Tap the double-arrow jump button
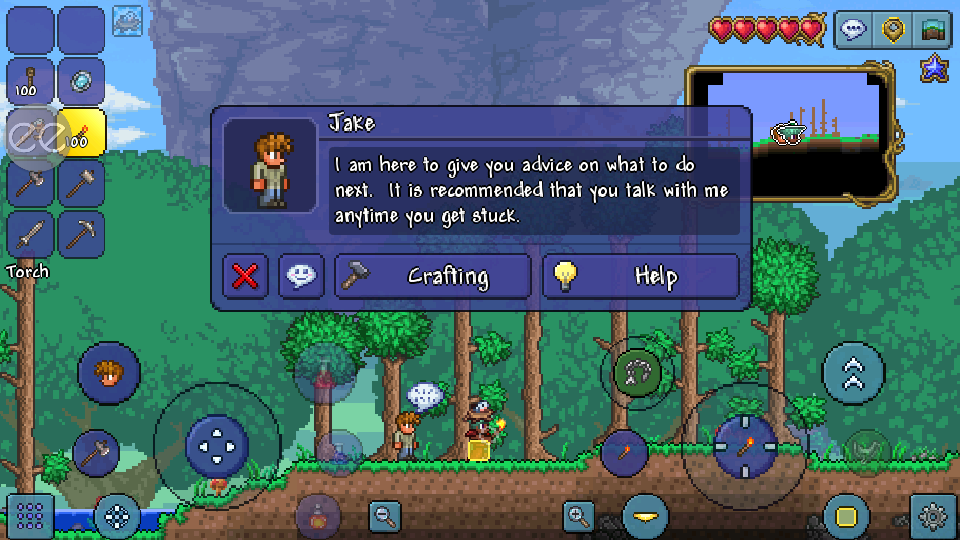The image size is (960, 540). pos(853,373)
